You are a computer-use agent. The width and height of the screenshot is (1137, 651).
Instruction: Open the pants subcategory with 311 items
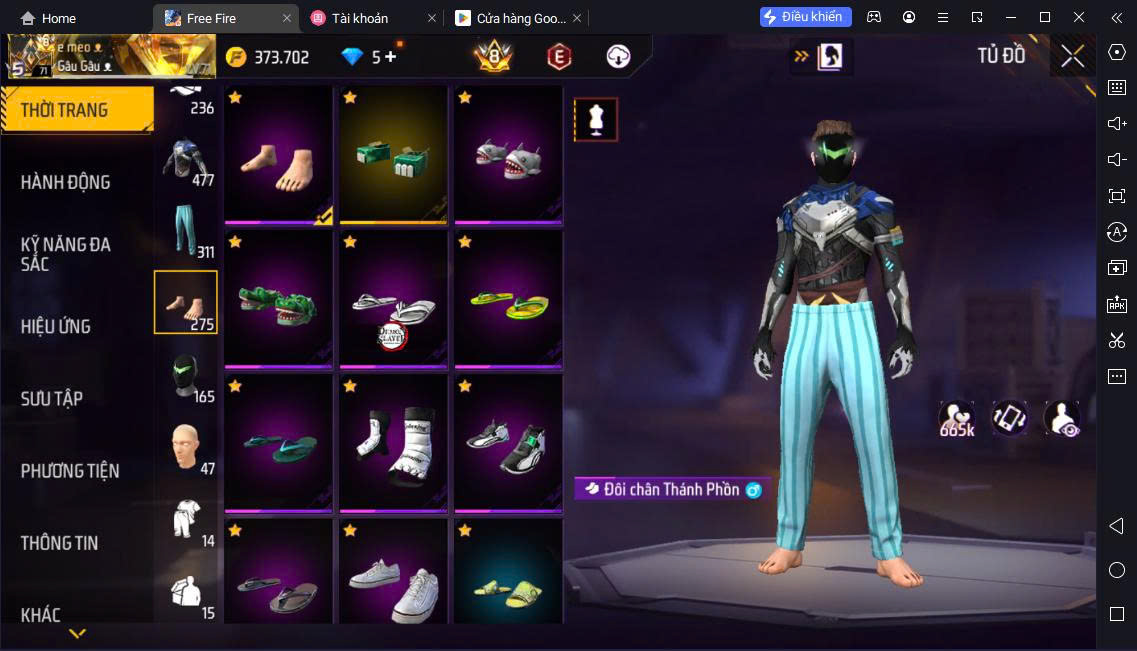pyautogui.click(x=186, y=230)
